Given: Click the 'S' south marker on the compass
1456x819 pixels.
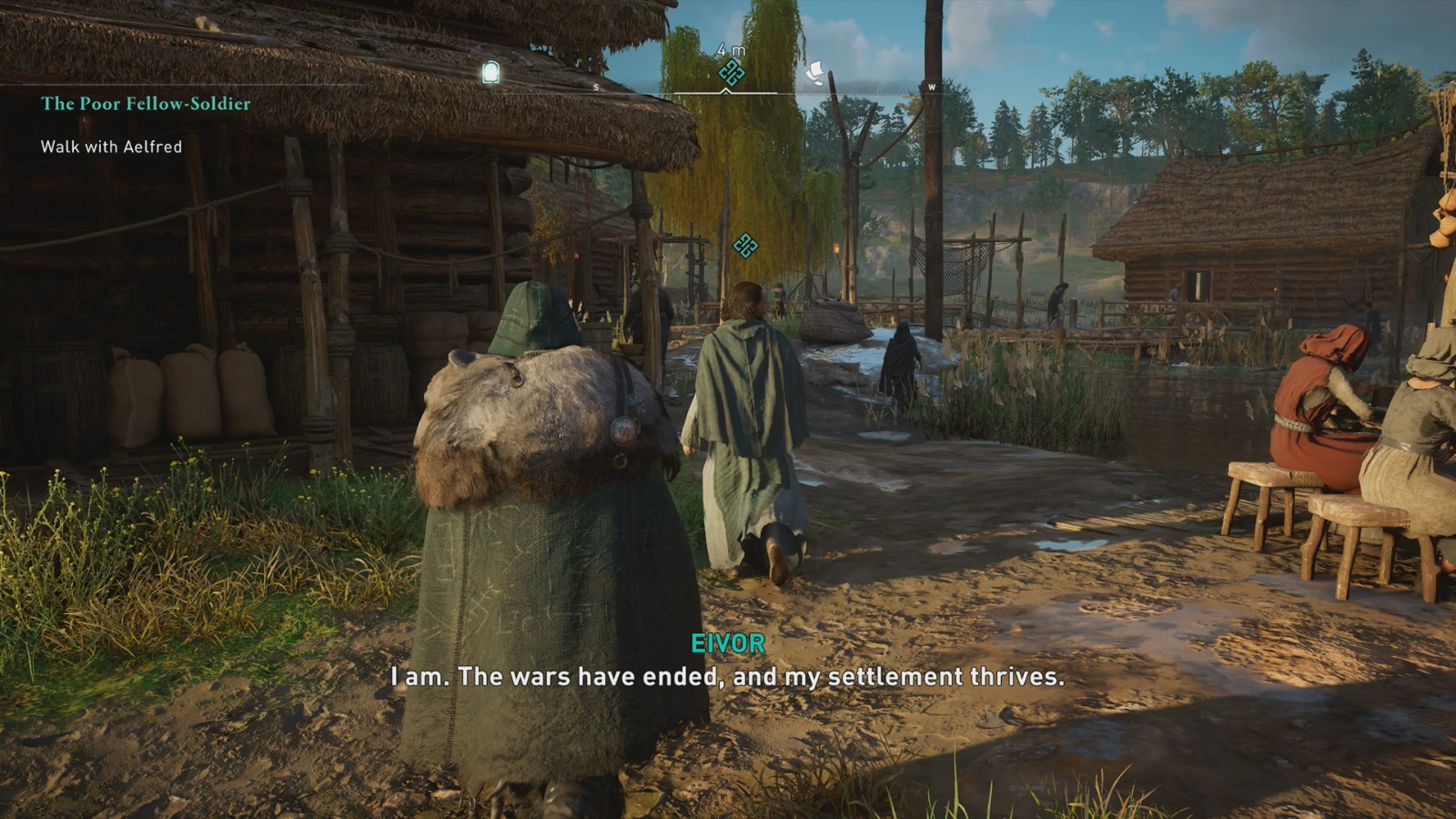Looking at the screenshot, I should 596,86.
